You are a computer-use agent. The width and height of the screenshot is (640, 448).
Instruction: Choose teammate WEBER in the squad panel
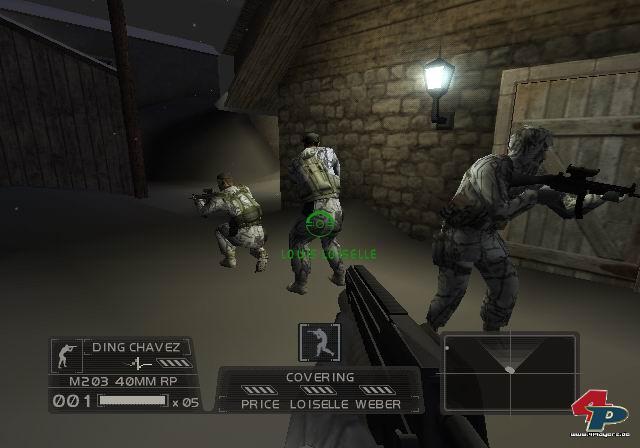pos(377,404)
